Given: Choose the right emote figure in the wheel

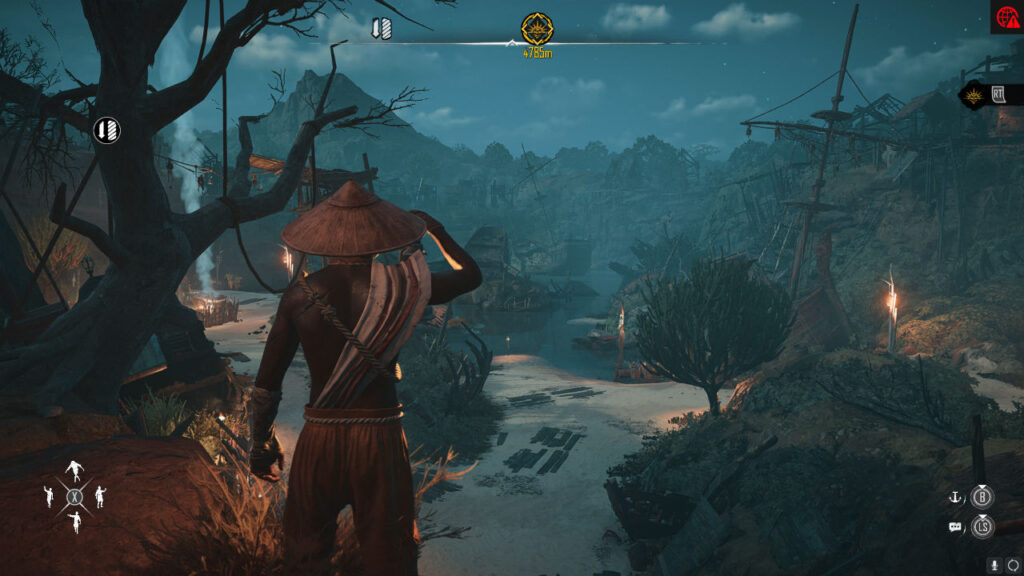Looking at the screenshot, I should coord(100,495).
